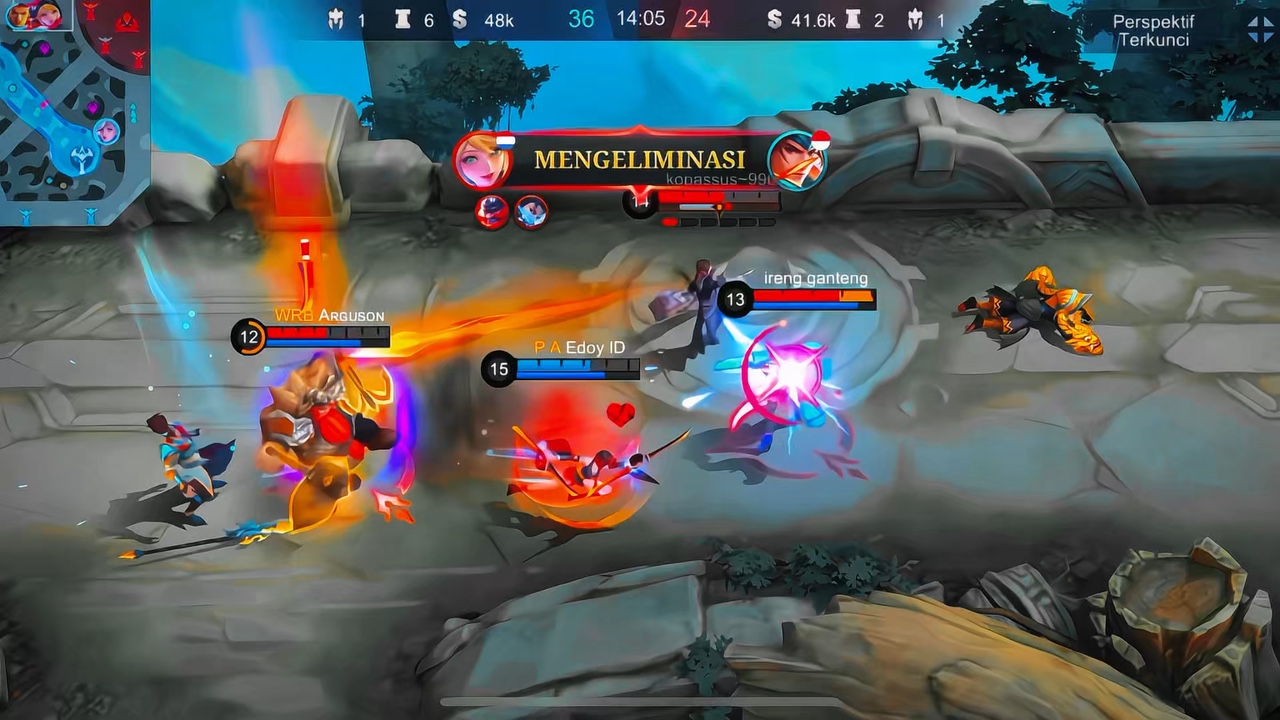The height and width of the screenshot is (720, 1280).
Task: Toggle the Perspektif Terkunci camera lock
Action: 1153,30
